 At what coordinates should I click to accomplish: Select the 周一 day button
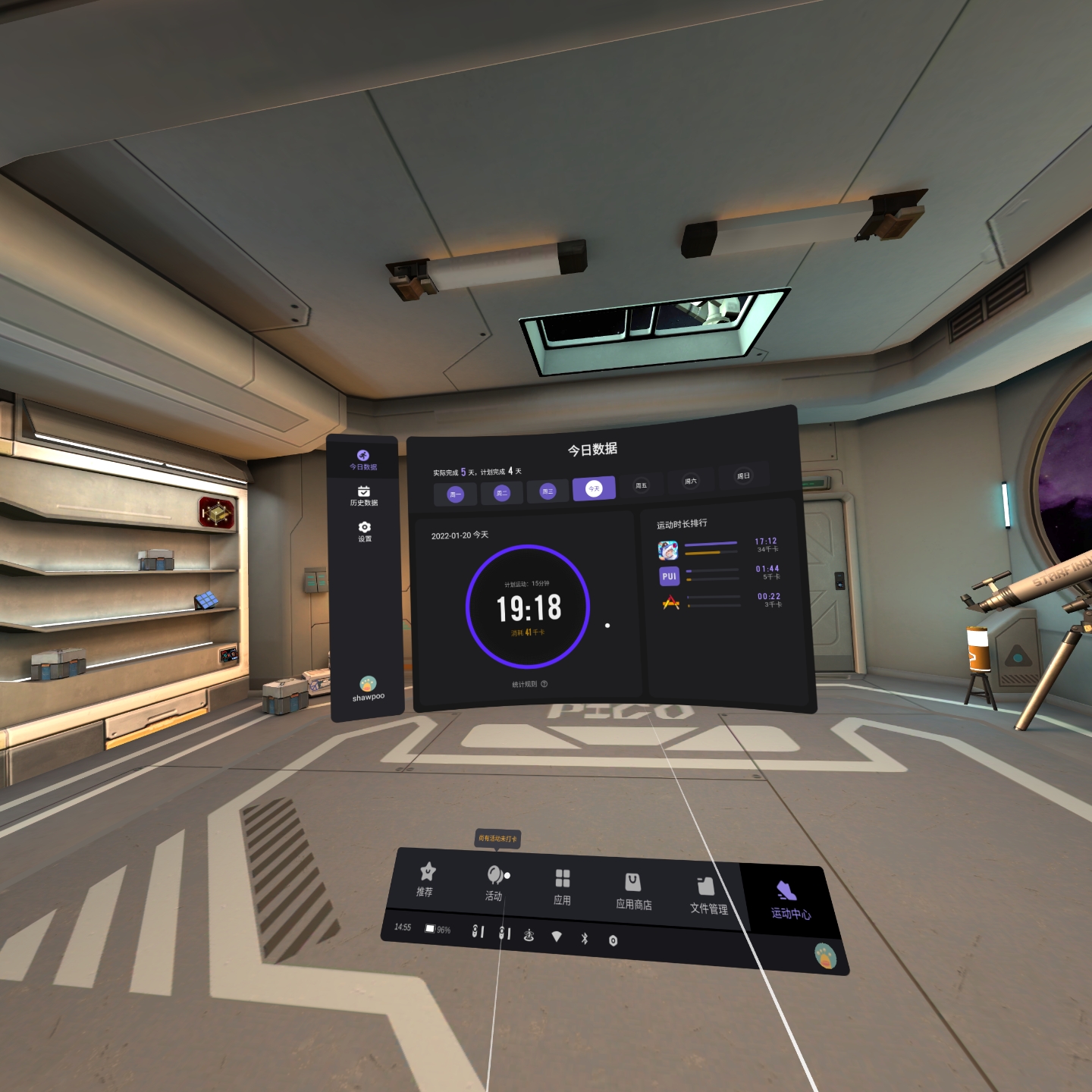tap(455, 494)
